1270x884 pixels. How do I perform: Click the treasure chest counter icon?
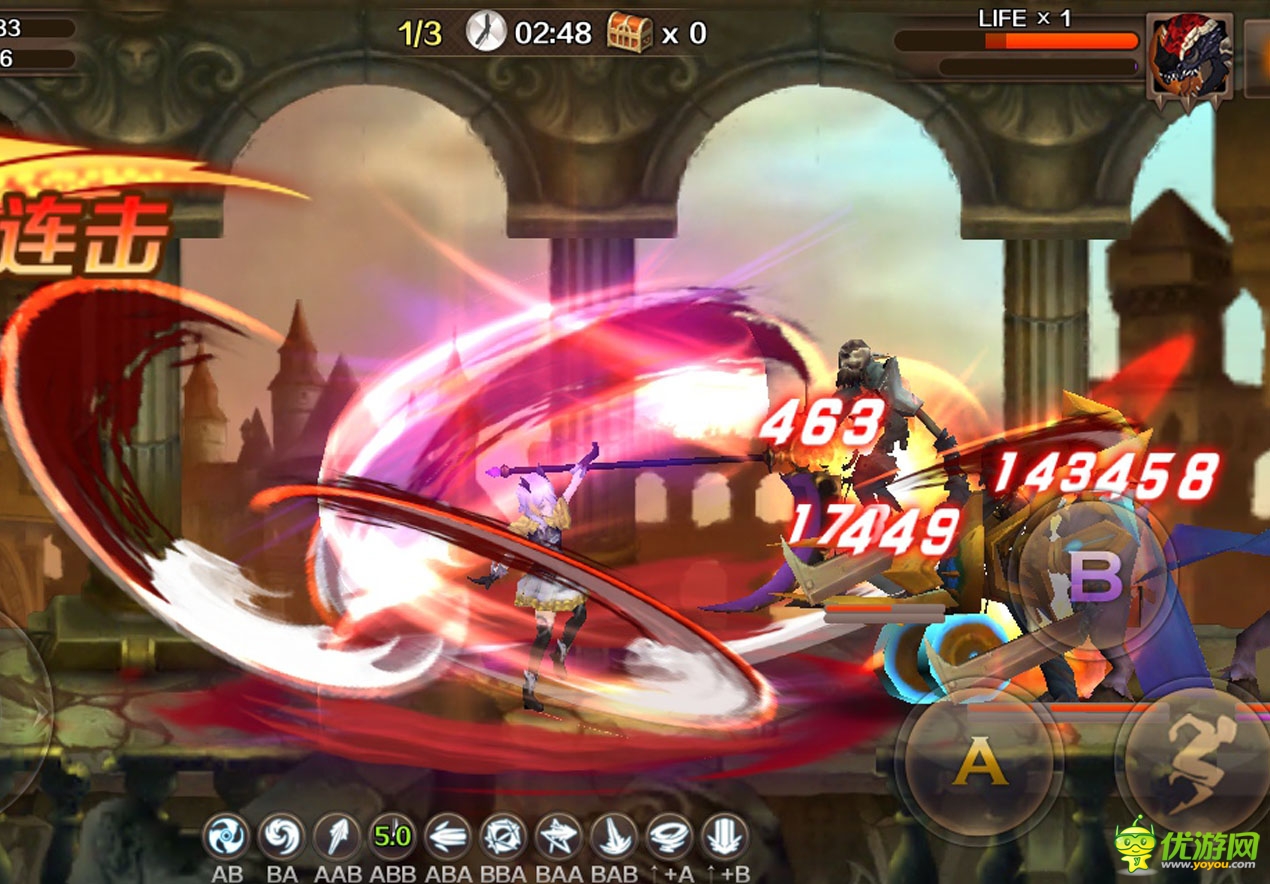click(x=630, y=33)
